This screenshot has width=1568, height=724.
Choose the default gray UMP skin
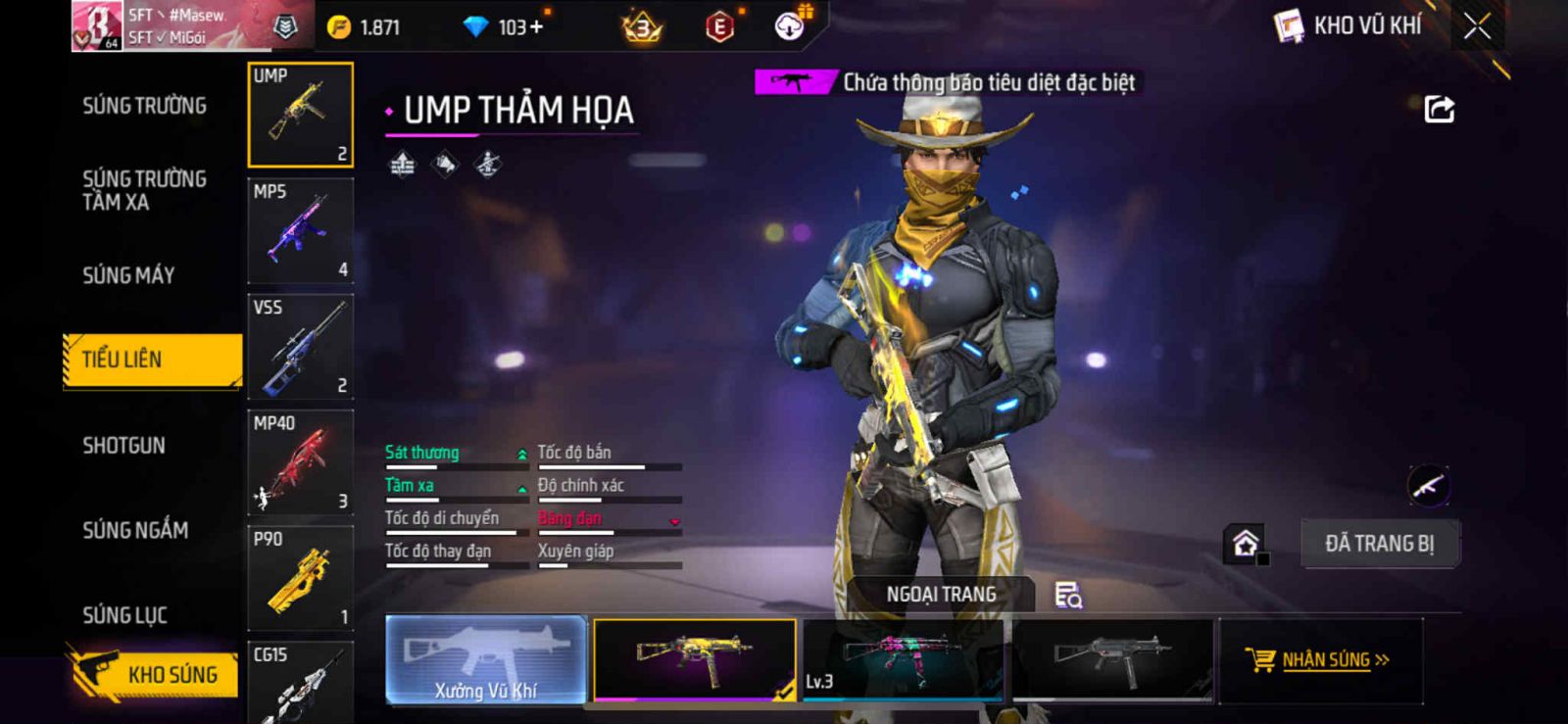(x=1111, y=659)
